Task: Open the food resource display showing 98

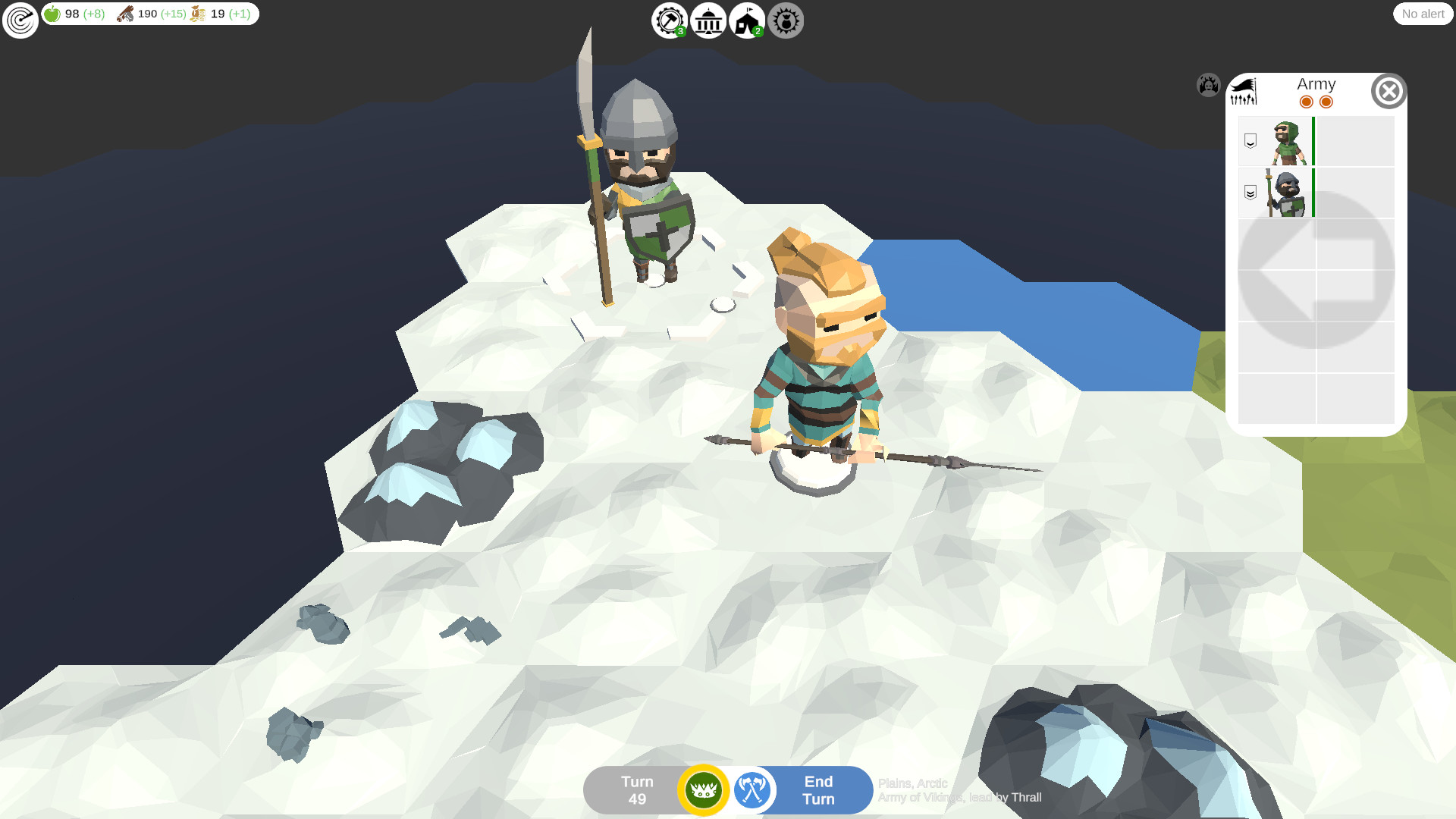Action: pos(72,14)
